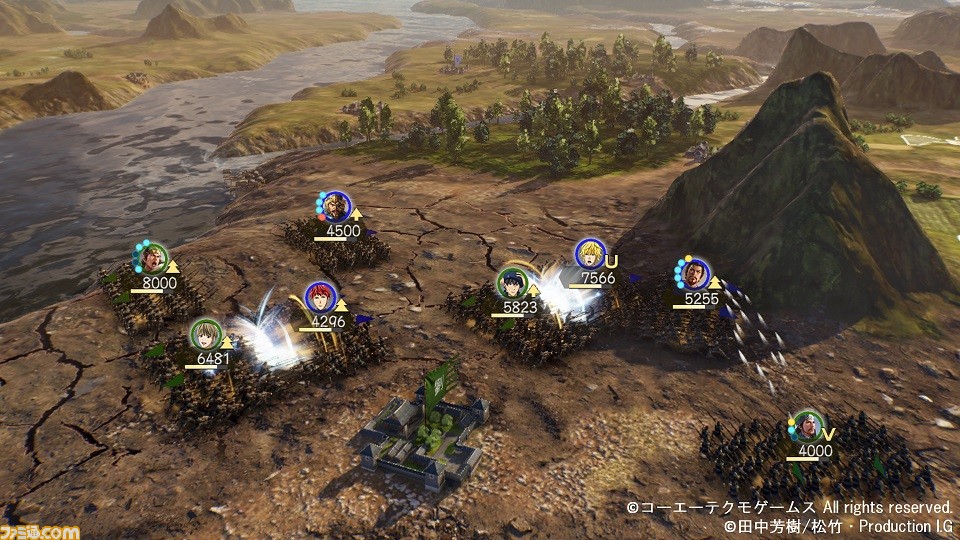Choose the red-haired commander with 4296 troops
Screen dimensions: 960x540
(320, 297)
